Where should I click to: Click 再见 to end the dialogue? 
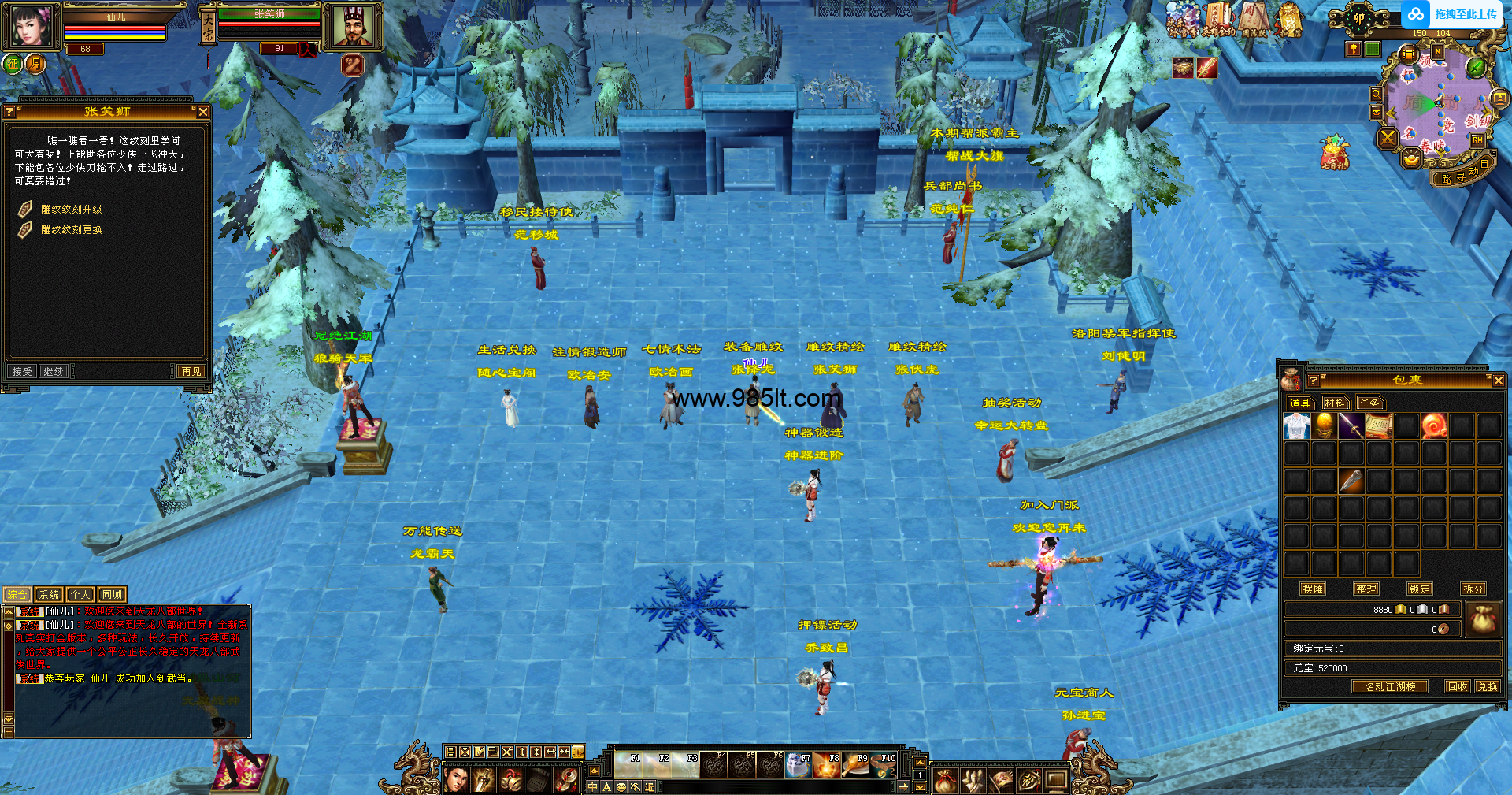(x=191, y=371)
